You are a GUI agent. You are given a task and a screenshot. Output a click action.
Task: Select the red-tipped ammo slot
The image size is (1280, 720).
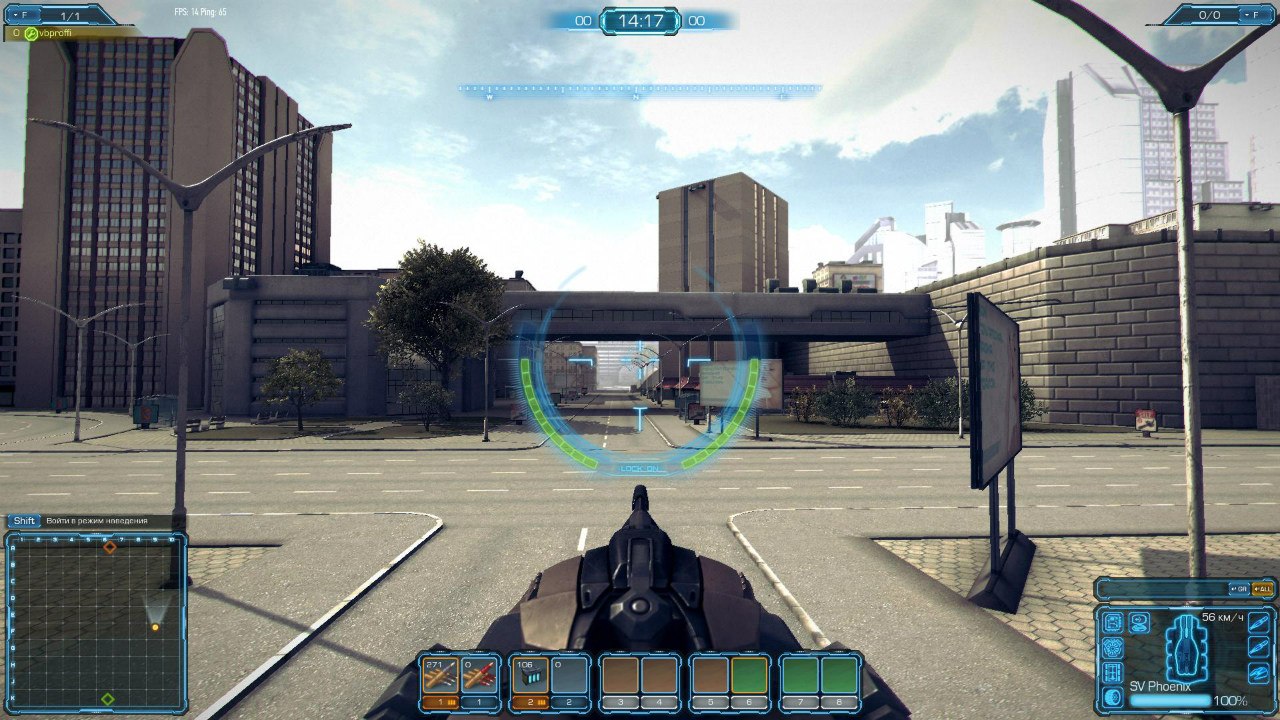point(480,676)
